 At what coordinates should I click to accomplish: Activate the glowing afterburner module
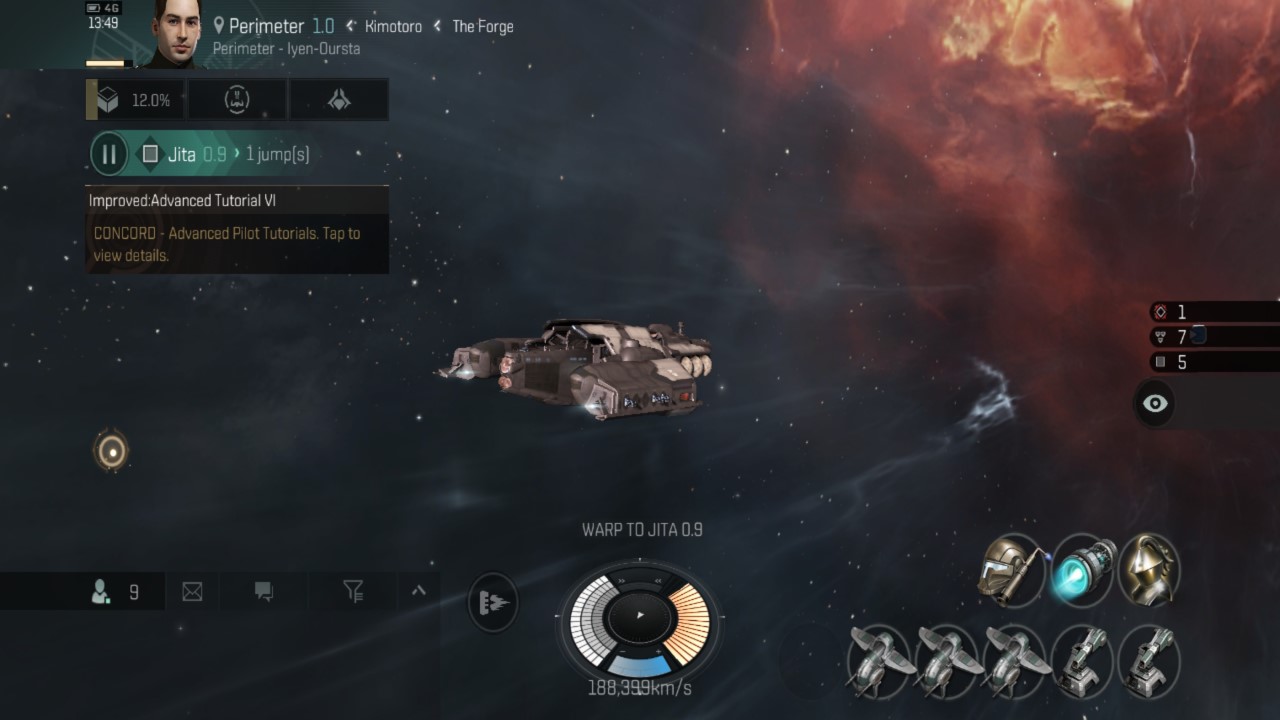1084,570
